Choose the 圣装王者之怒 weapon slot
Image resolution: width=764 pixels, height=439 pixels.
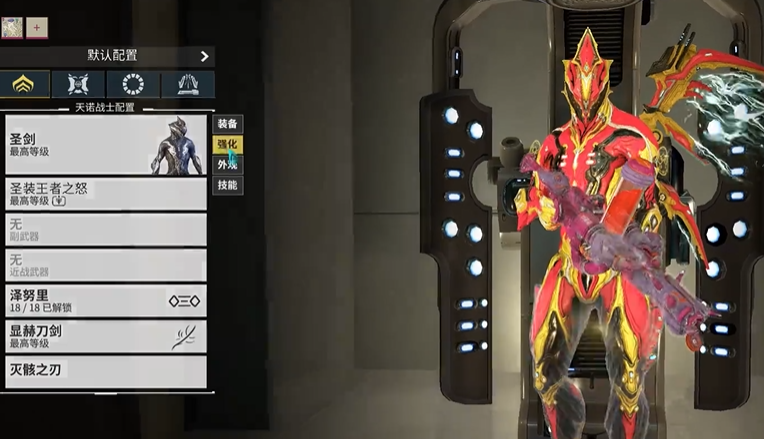point(105,194)
